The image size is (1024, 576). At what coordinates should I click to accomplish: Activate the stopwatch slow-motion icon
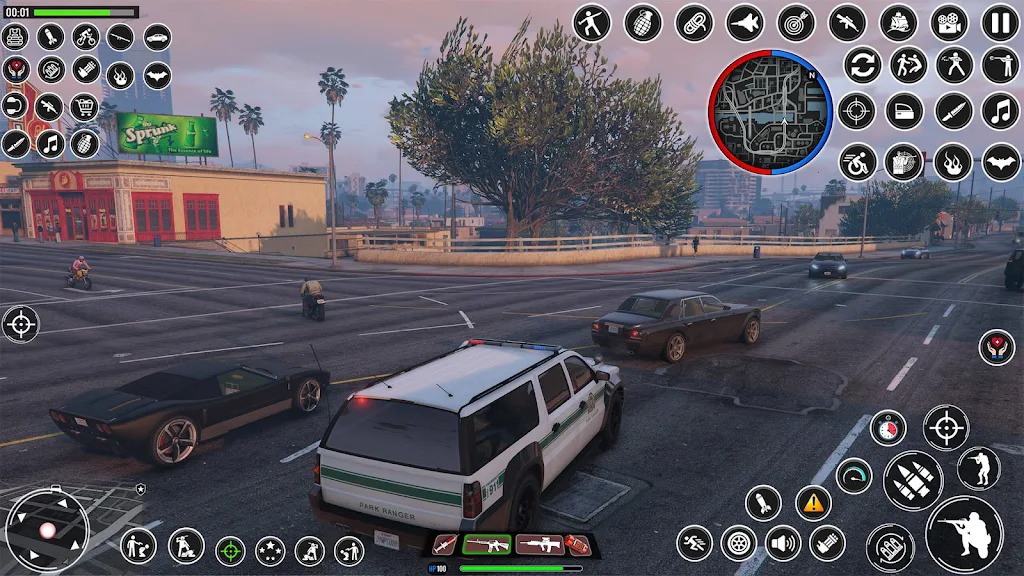click(887, 428)
